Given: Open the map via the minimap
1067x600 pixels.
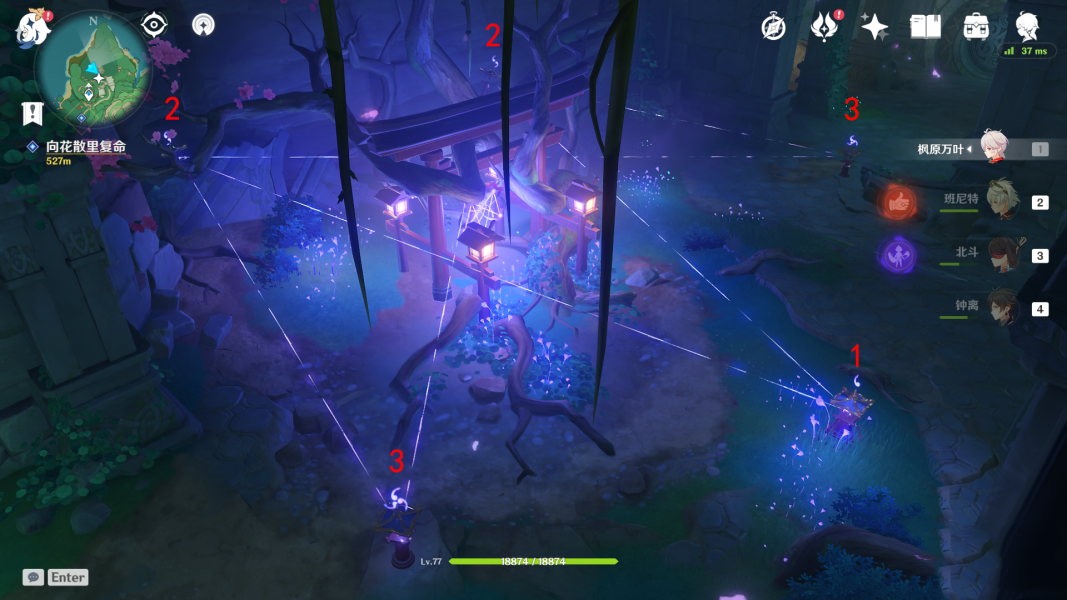Looking at the screenshot, I should [x=93, y=68].
